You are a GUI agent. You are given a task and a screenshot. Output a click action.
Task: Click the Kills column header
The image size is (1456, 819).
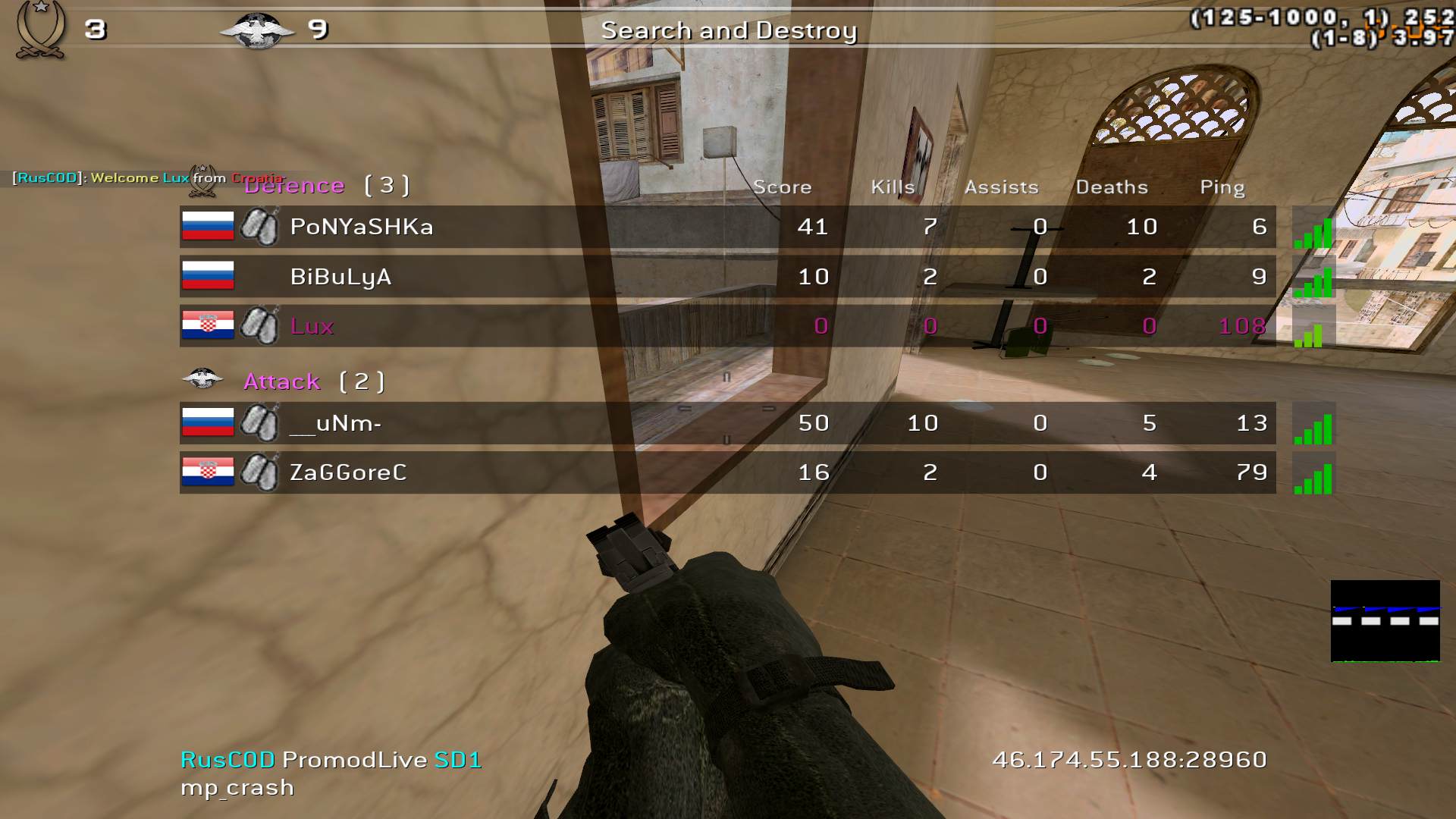(893, 187)
